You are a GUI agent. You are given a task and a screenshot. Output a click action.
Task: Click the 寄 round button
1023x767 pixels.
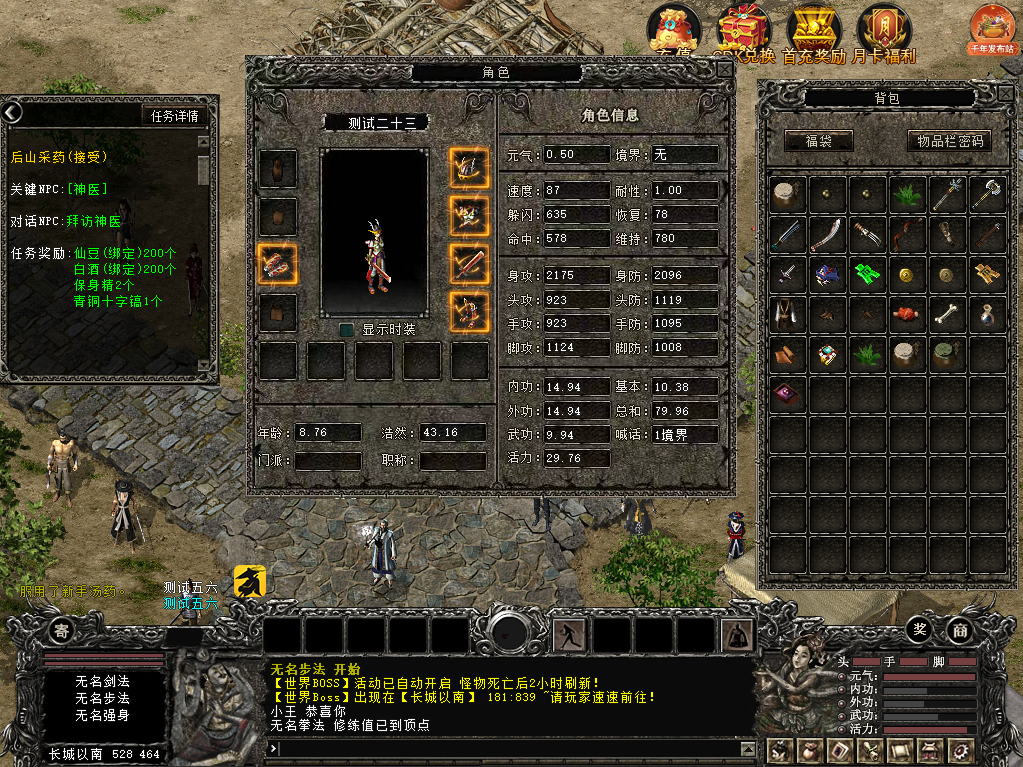tap(62, 630)
